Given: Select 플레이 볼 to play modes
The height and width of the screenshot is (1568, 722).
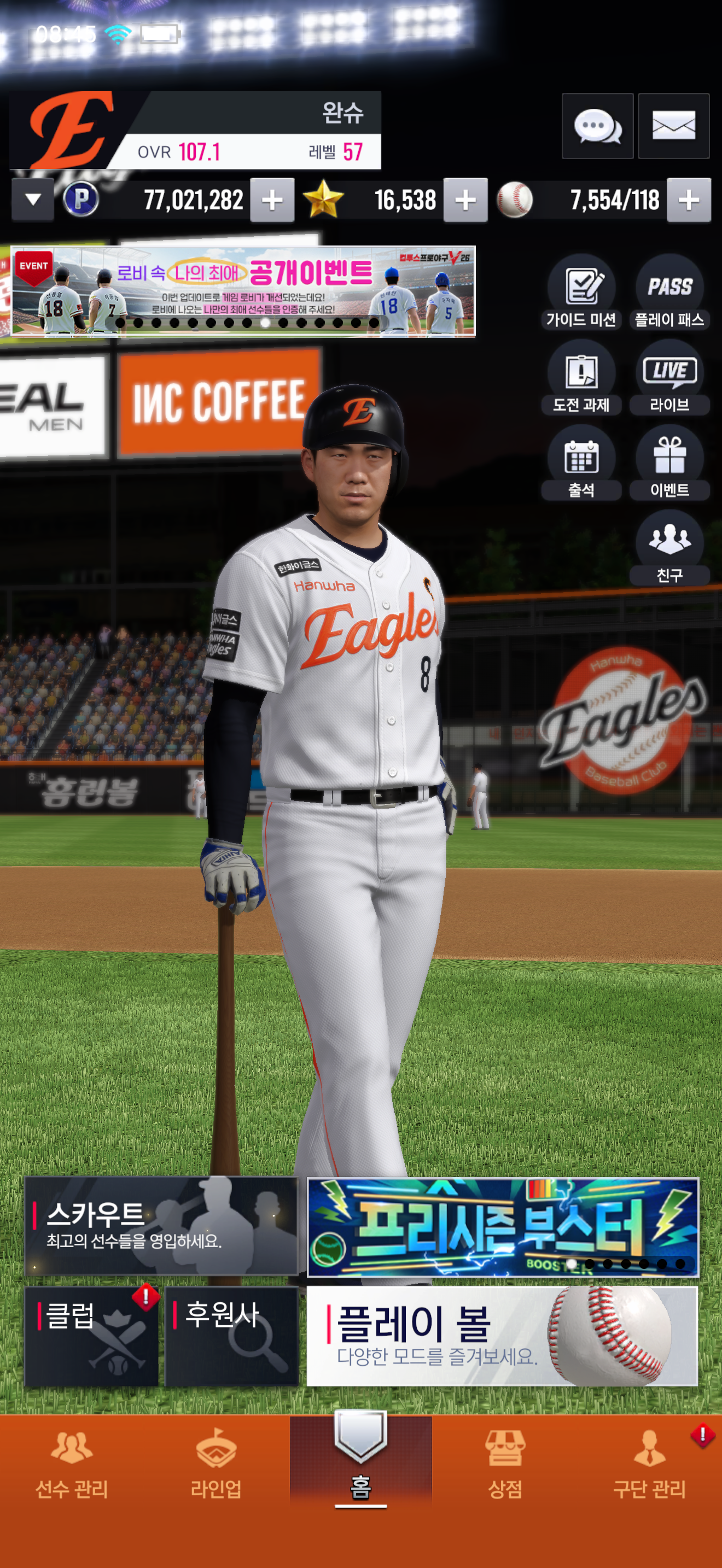Looking at the screenshot, I should point(502,1336).
